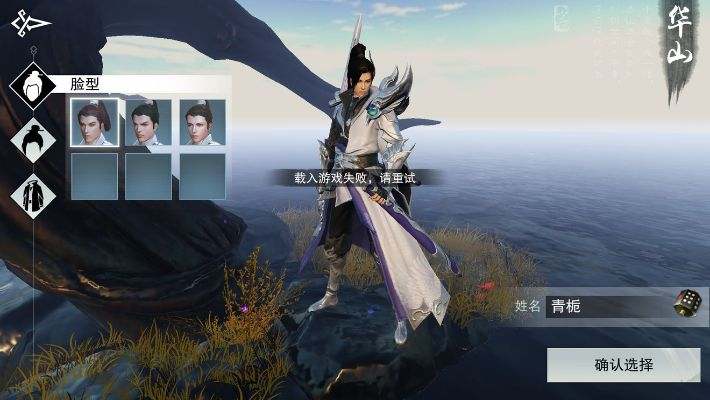The height and width of the screenshot is (400, 710).
Task: Switch to the hairstyle silhouette tab
Action: point(34,140)
